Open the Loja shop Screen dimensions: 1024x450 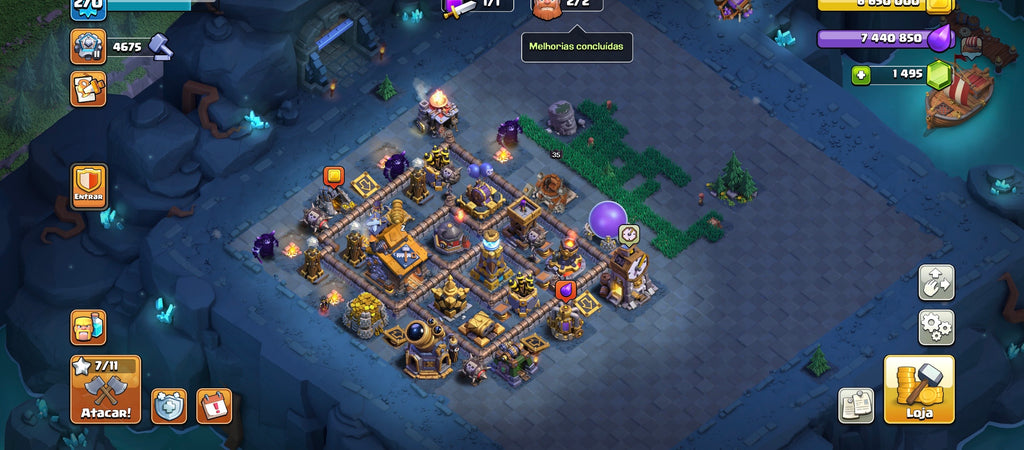click(918, 390)
